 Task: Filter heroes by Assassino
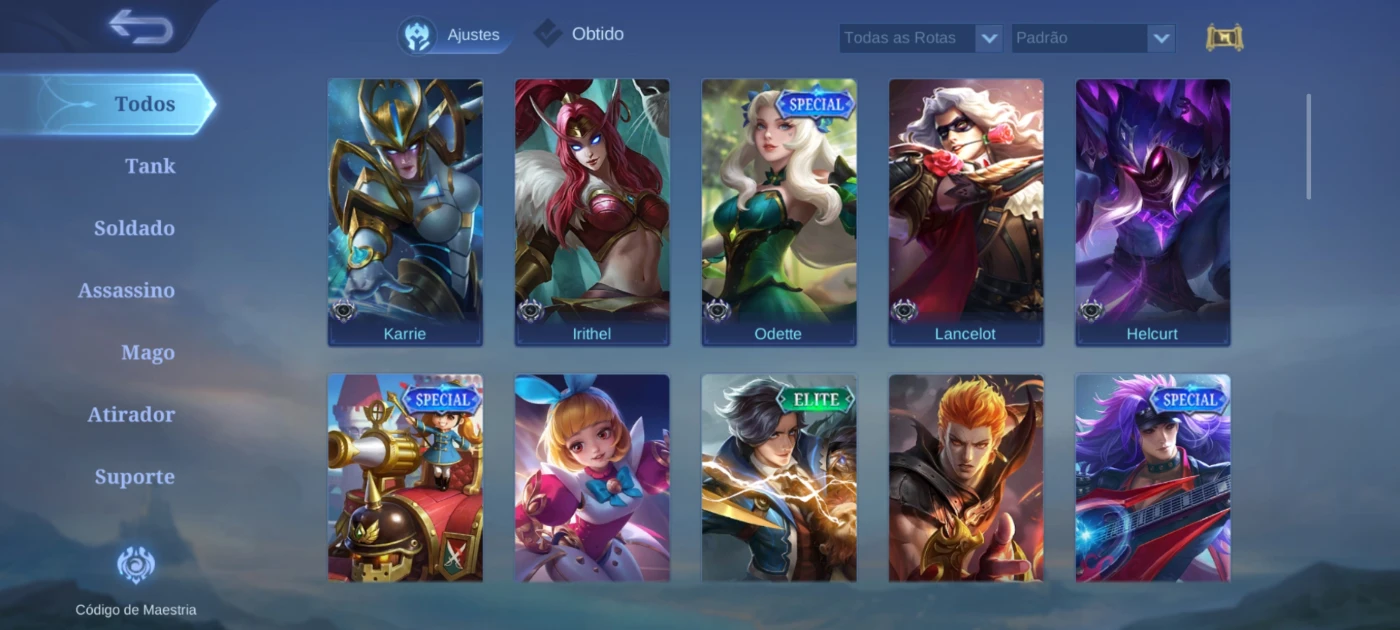pos(126,290)
